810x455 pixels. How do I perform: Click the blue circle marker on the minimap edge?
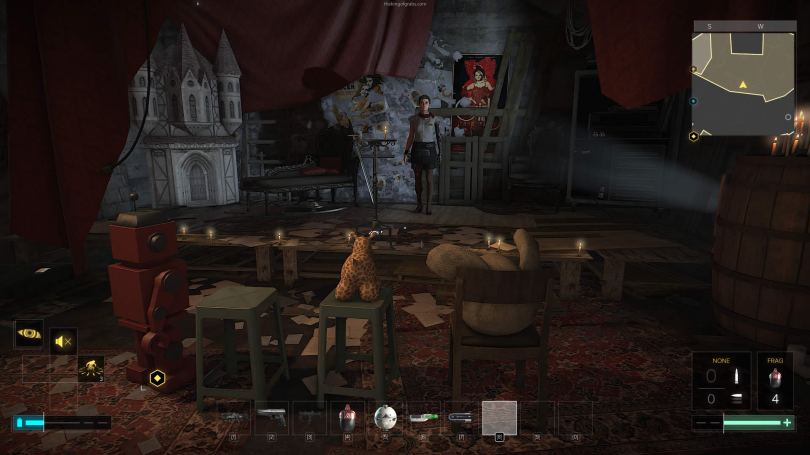coord(694,101)
